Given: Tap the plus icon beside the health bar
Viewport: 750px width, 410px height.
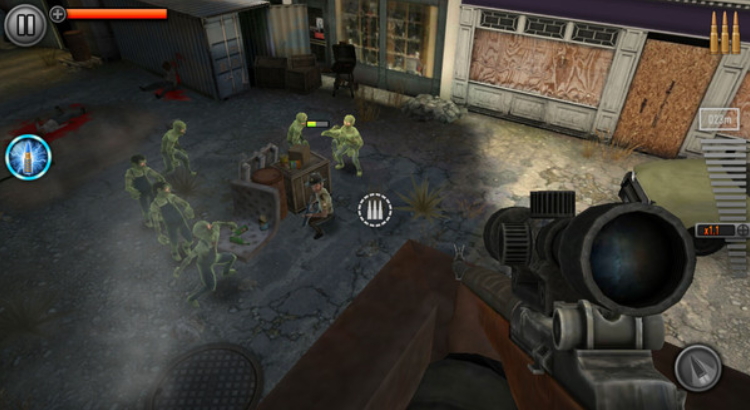Looking at the screenshot, I should [58, 14].
